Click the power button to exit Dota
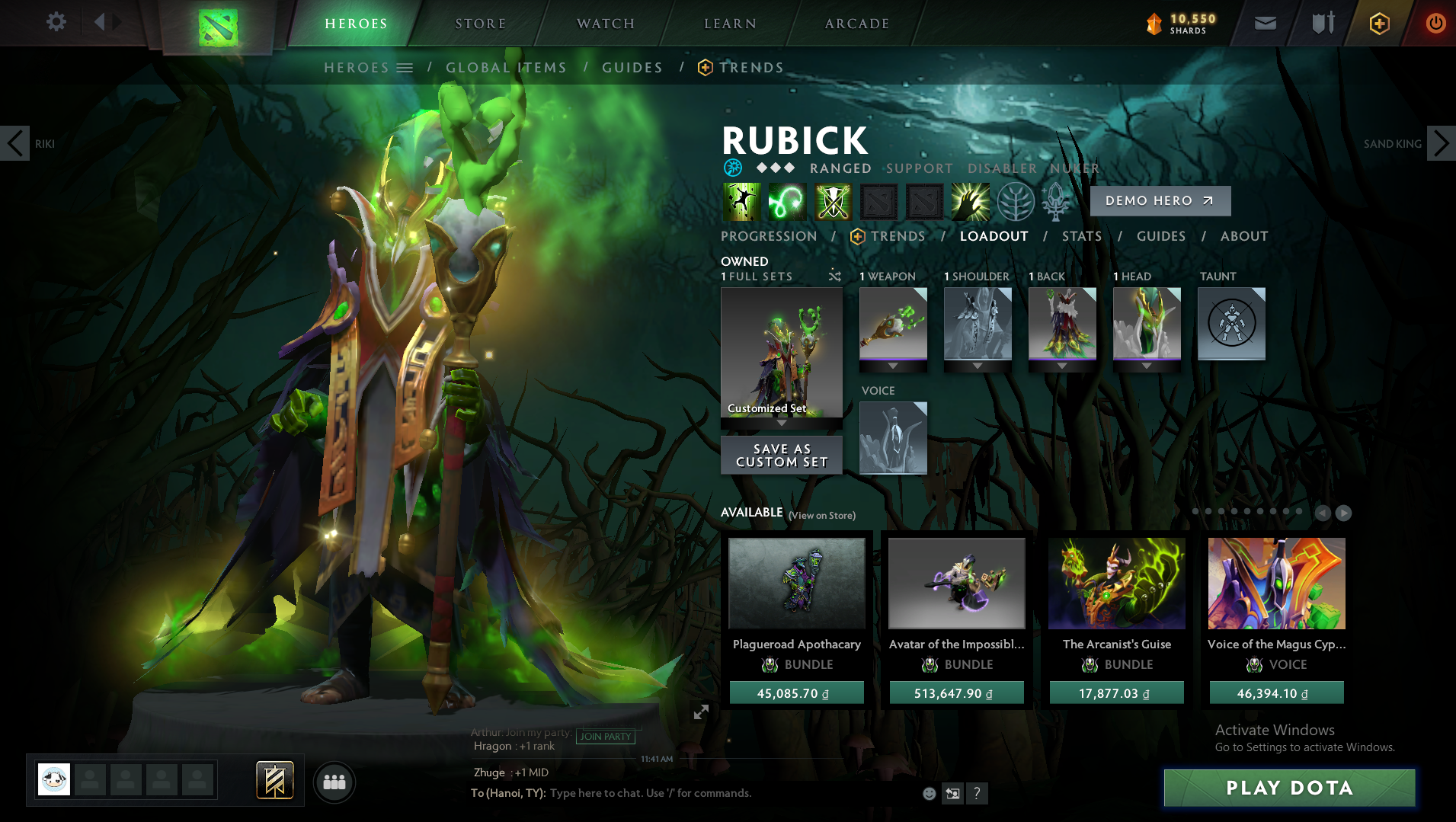The height and width of the screenshot is (822, 1456). [x=1435, y=23]
